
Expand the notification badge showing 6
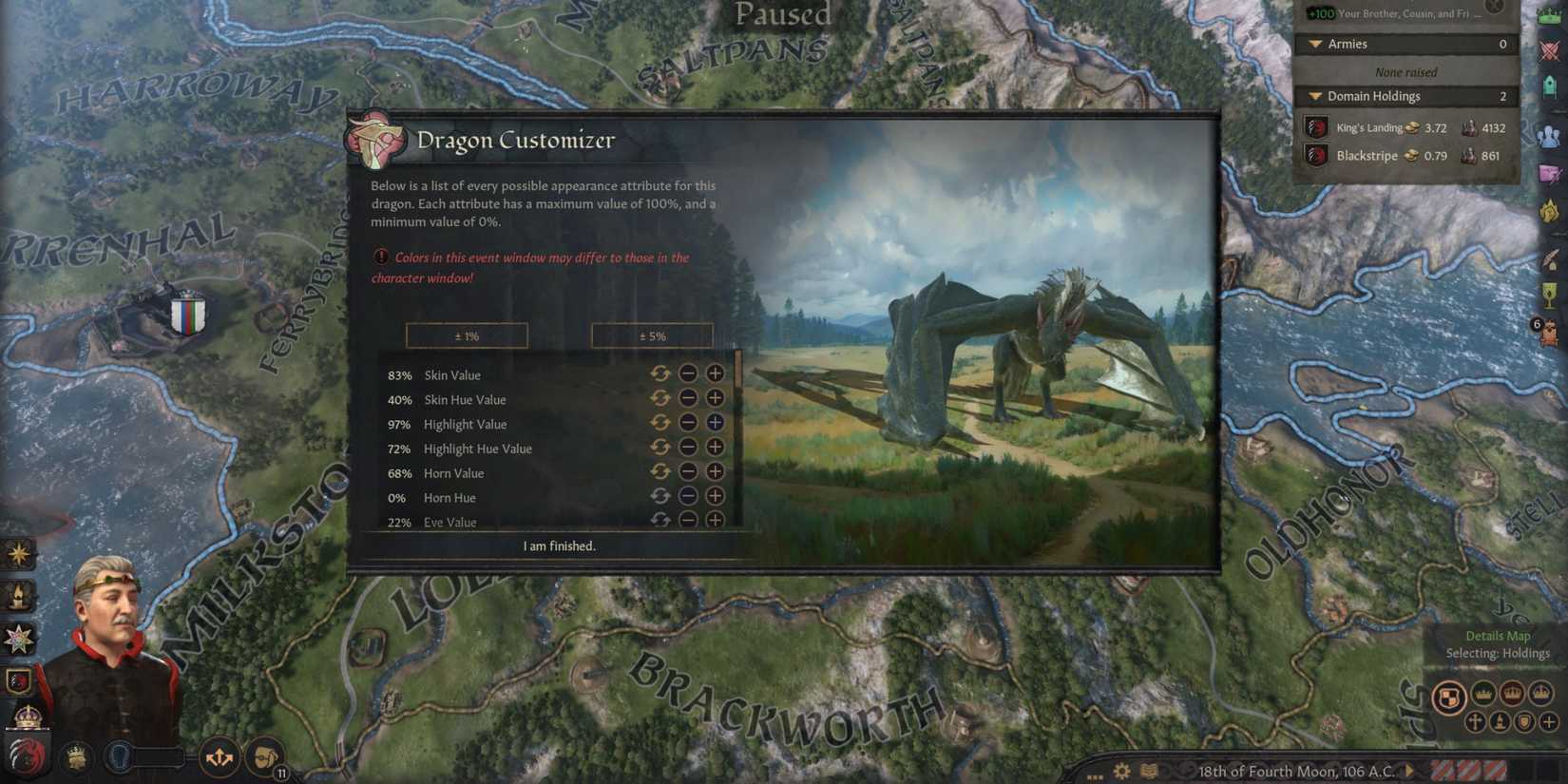click(x=1537, y=324)
